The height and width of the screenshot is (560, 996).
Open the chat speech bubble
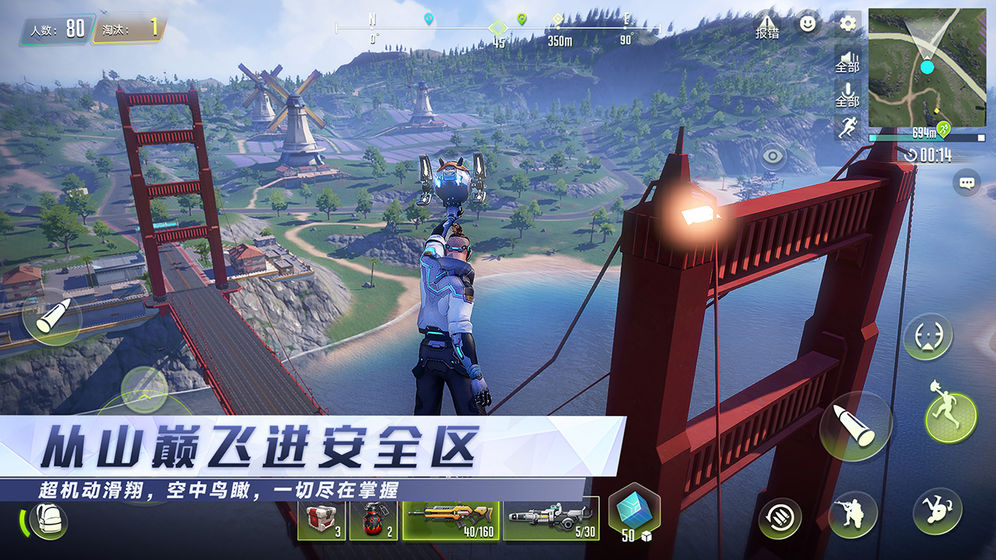966,183
